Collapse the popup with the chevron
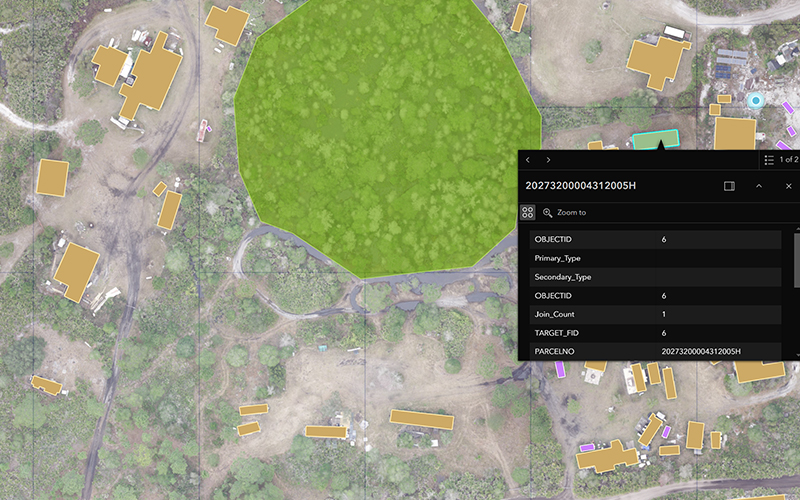 point(759,186)
